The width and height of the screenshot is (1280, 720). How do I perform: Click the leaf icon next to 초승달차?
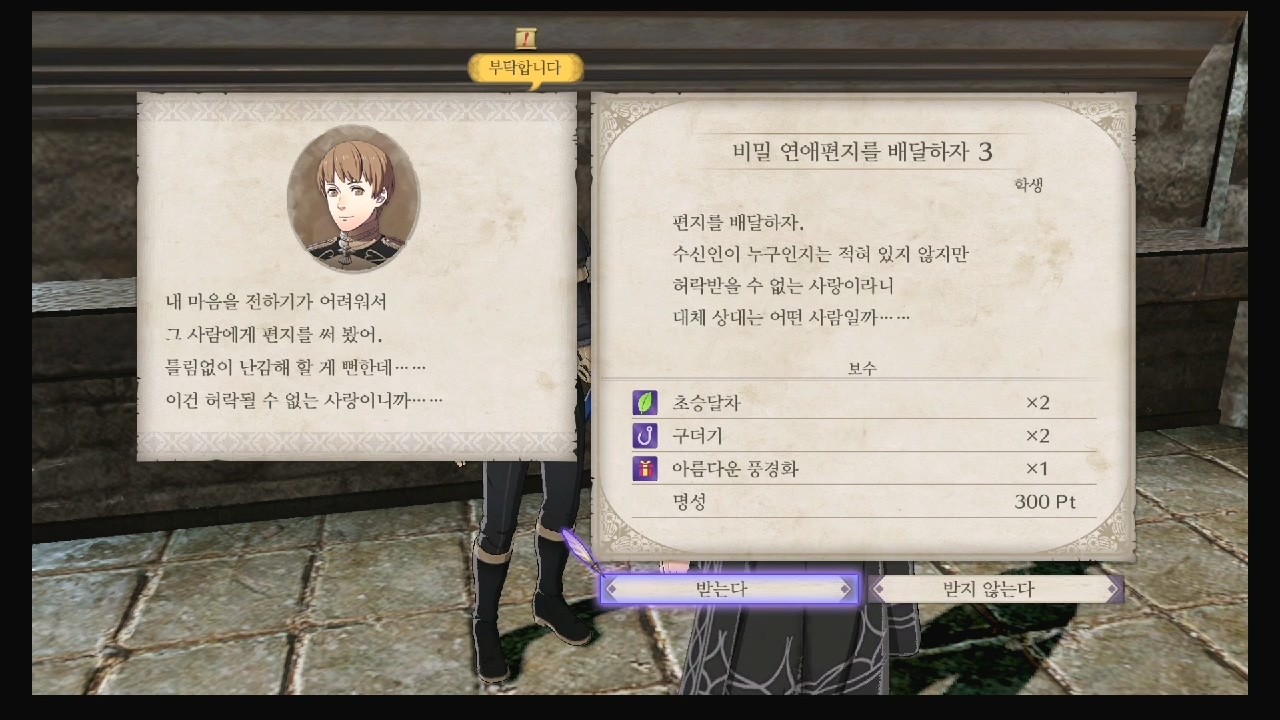point(644,402)
